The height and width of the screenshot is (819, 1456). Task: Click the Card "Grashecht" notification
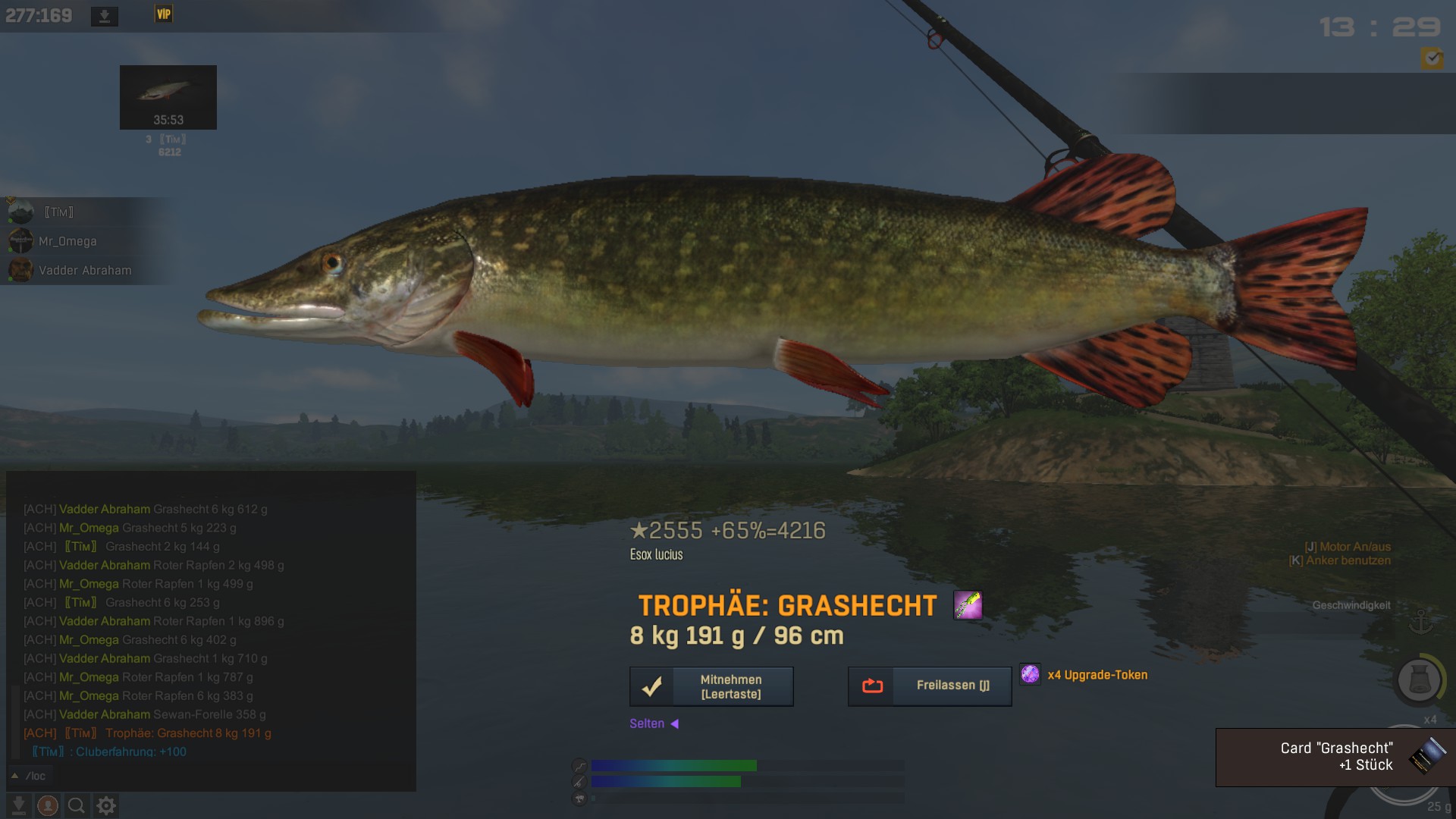point(1335,757)
